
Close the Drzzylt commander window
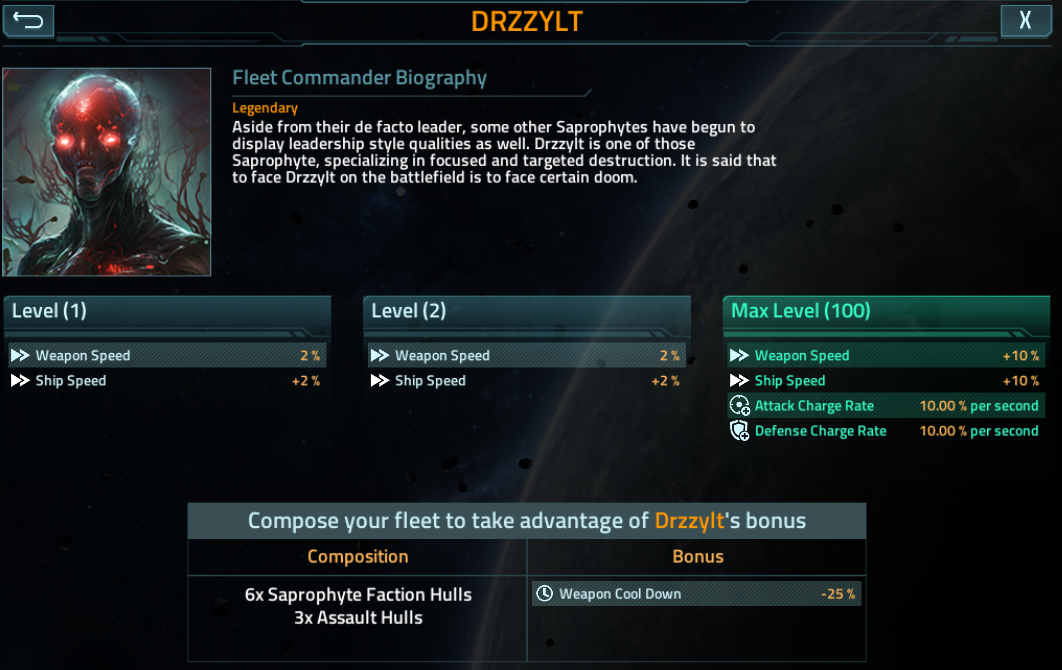point(1026,20)
